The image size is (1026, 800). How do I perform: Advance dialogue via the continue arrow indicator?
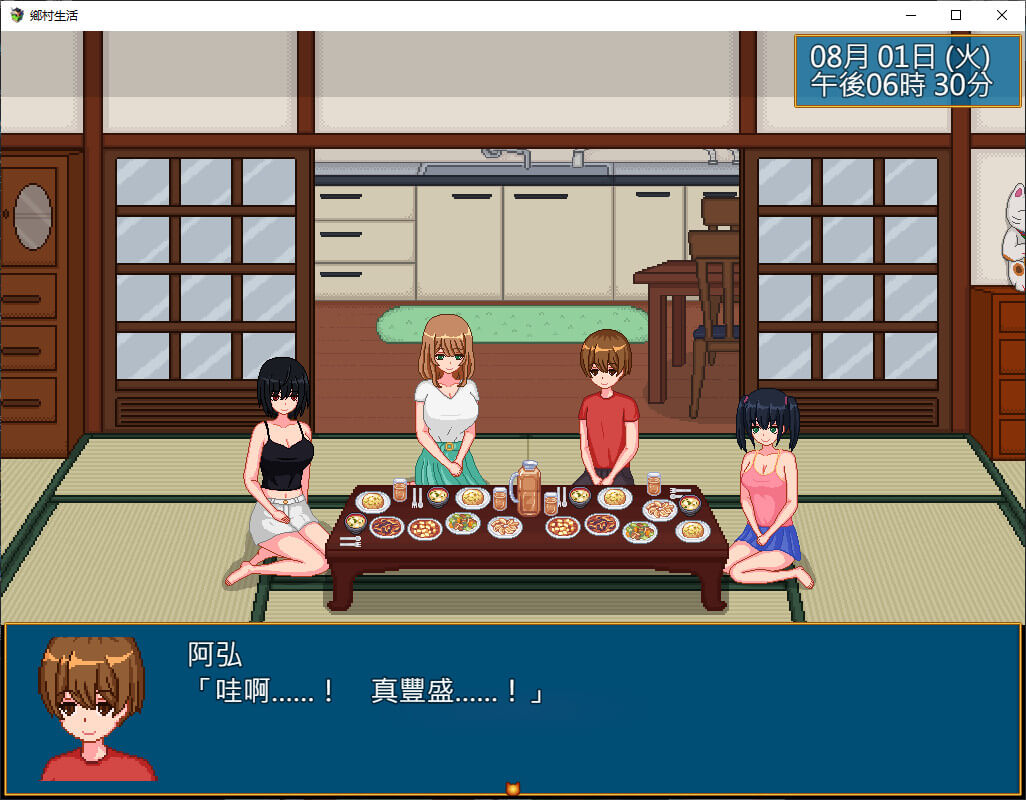point(513,789)
